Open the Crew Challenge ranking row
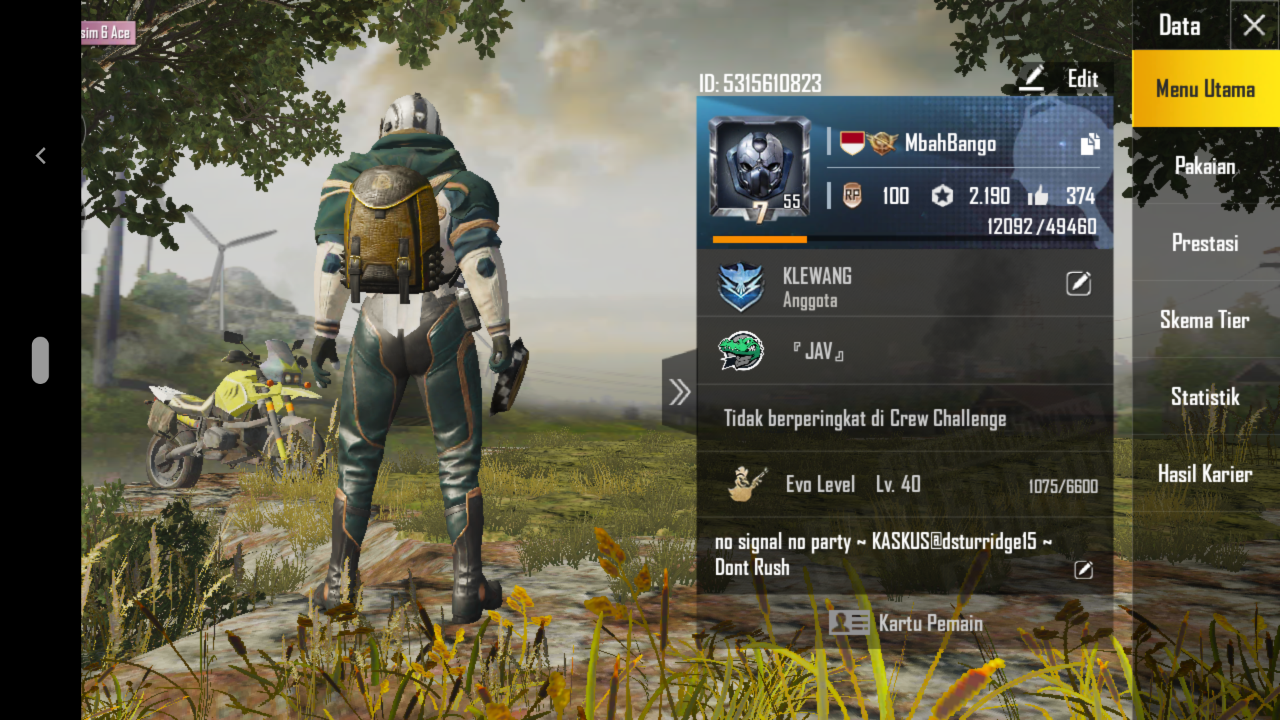 tap(904, 418)
